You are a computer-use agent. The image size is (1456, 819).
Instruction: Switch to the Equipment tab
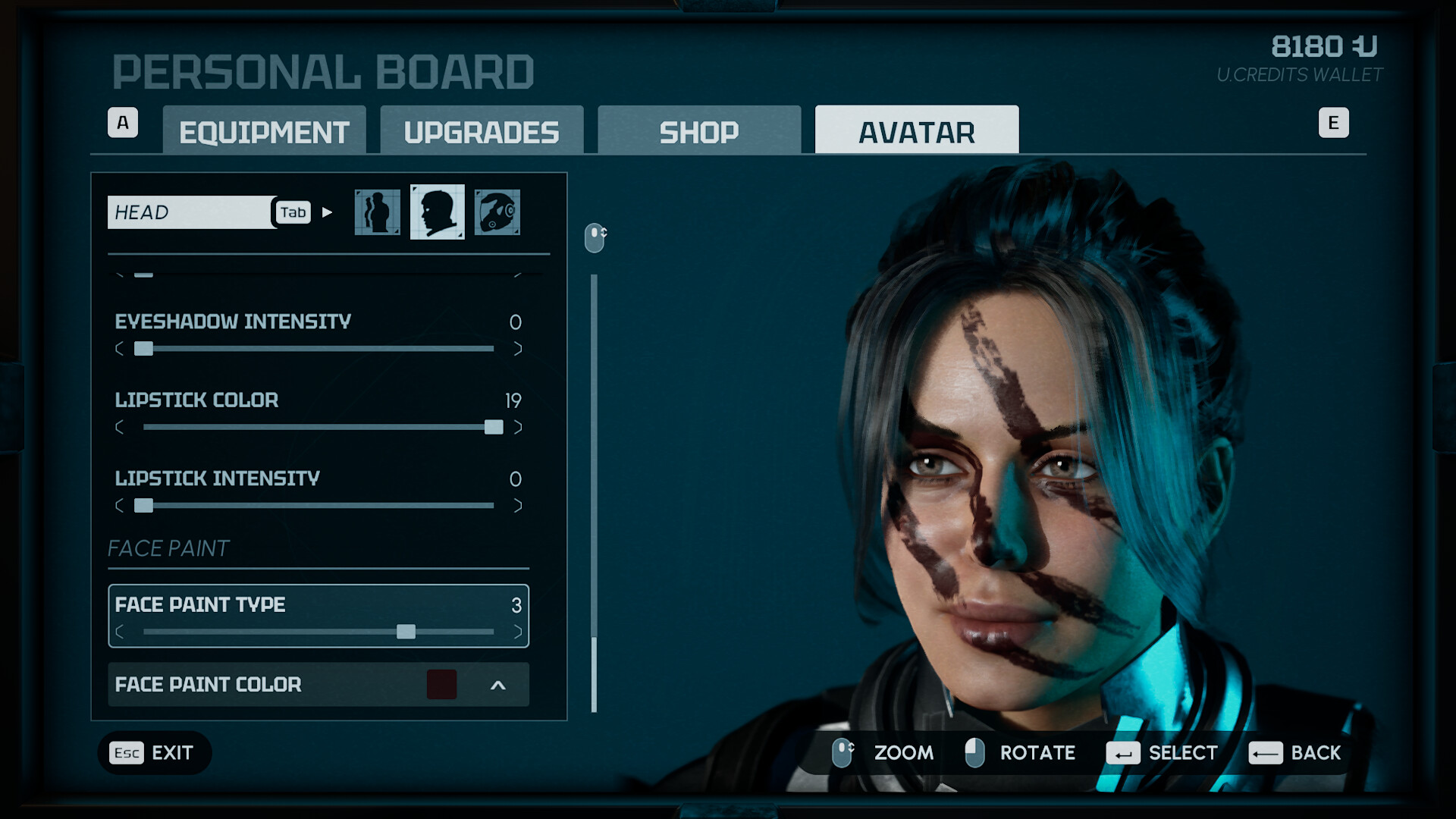click(x=264, y=132)
